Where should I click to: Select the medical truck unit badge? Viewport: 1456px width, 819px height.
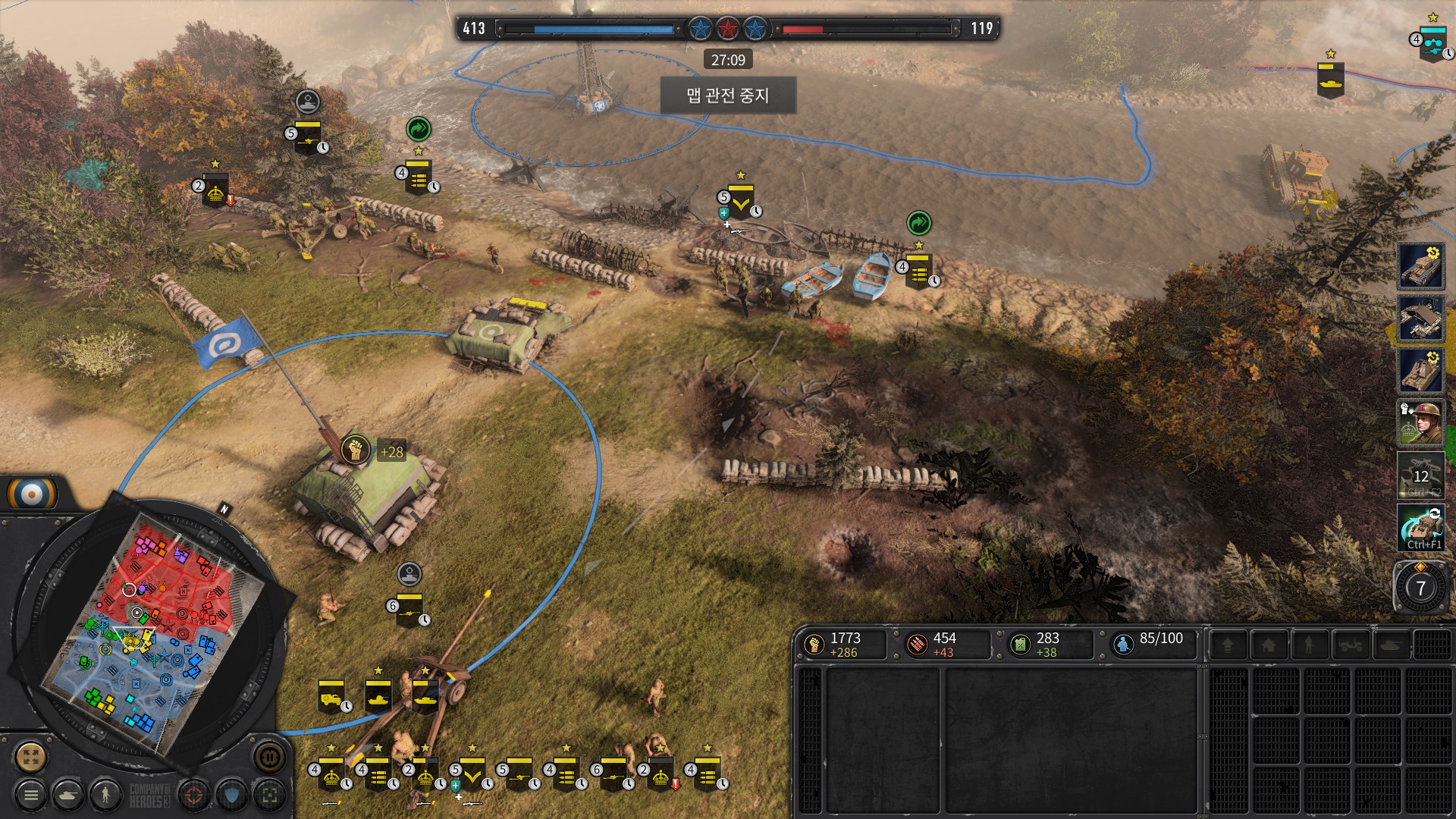(331, 696)
